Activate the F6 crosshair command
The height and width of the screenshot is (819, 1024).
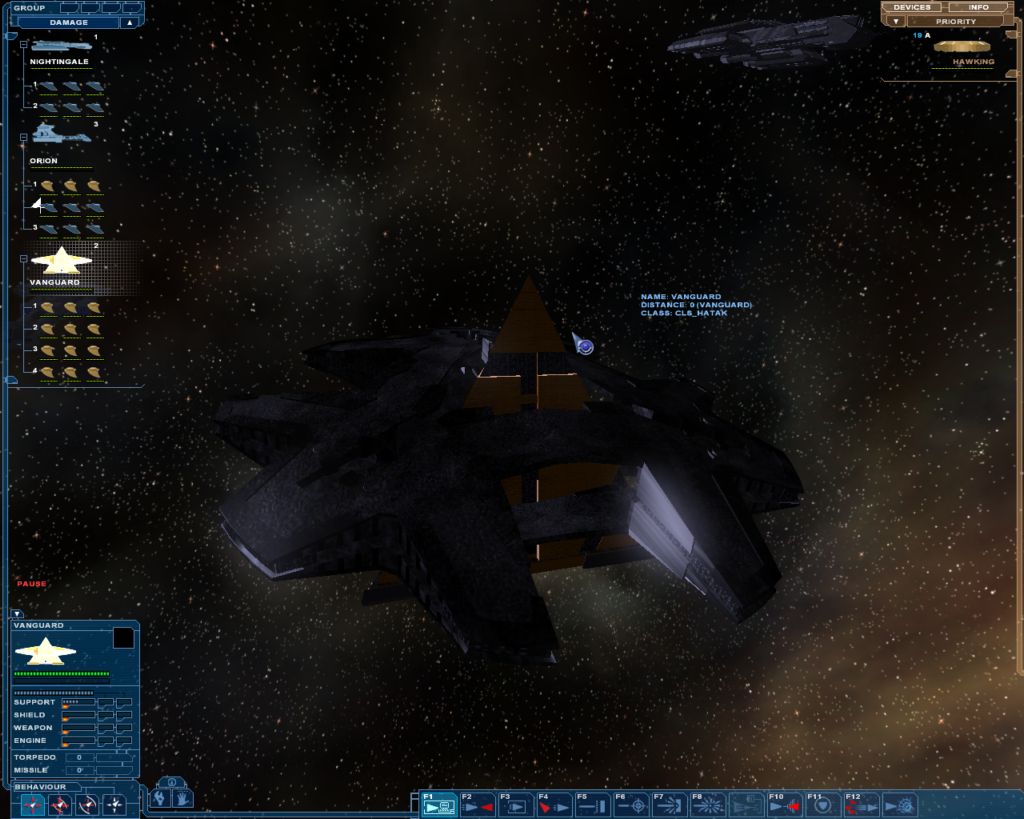(631, 805)
